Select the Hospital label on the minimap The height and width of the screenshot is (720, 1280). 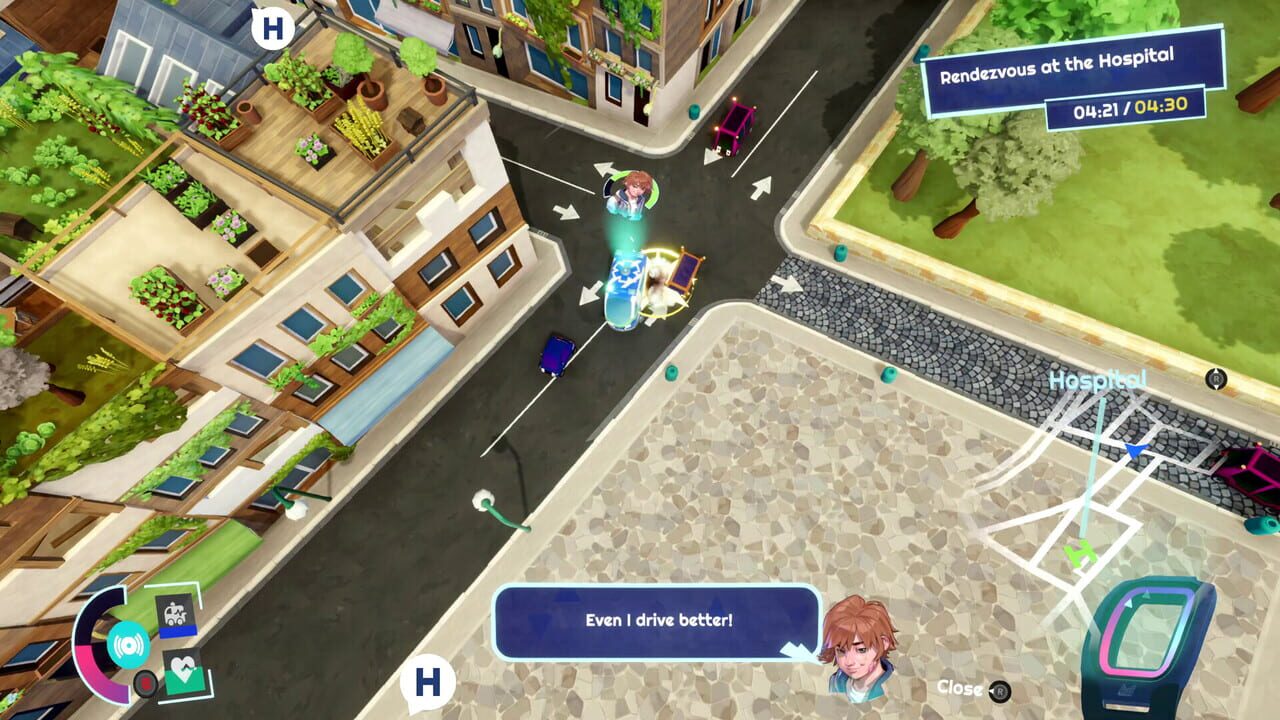[x=1097, y=380]
